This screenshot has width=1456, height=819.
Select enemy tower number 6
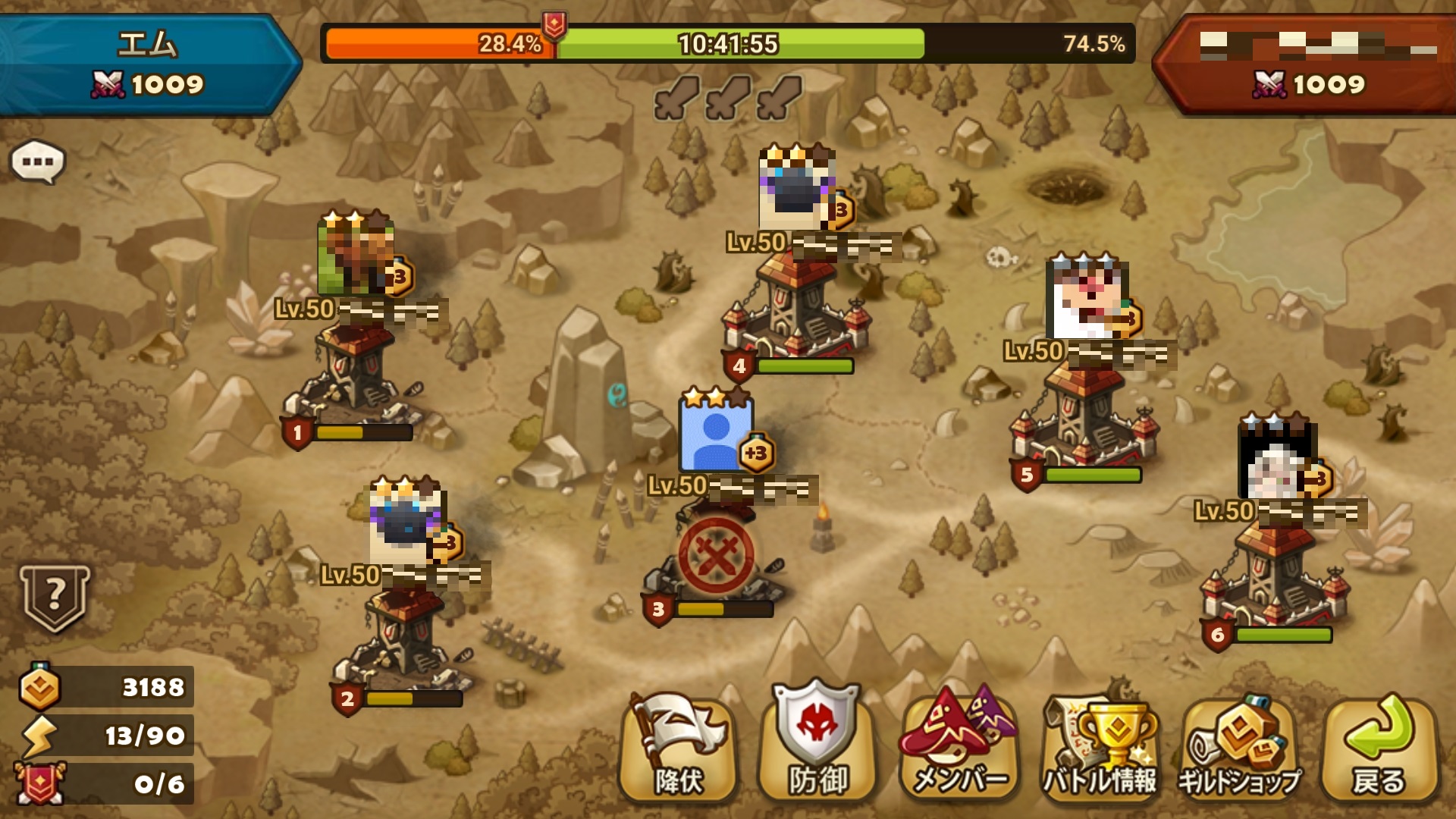click(x=1274, y=576)
